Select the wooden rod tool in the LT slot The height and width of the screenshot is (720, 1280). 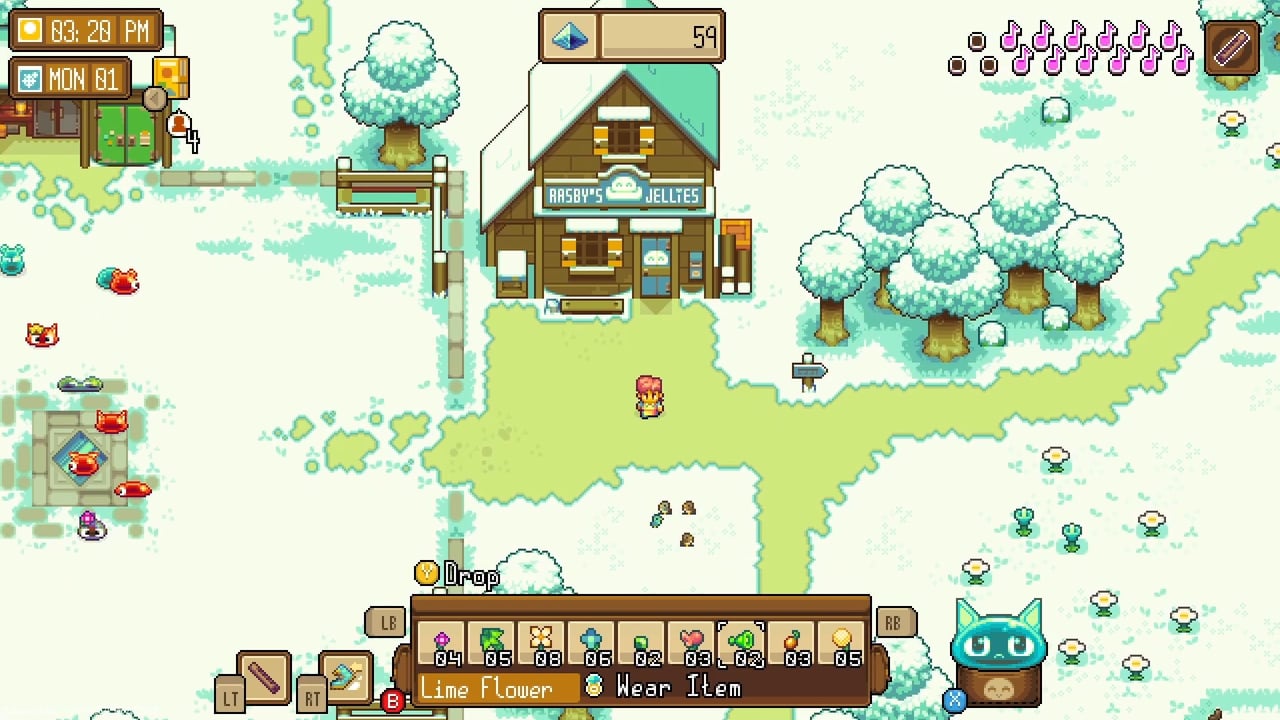click(x=262, y=678)
